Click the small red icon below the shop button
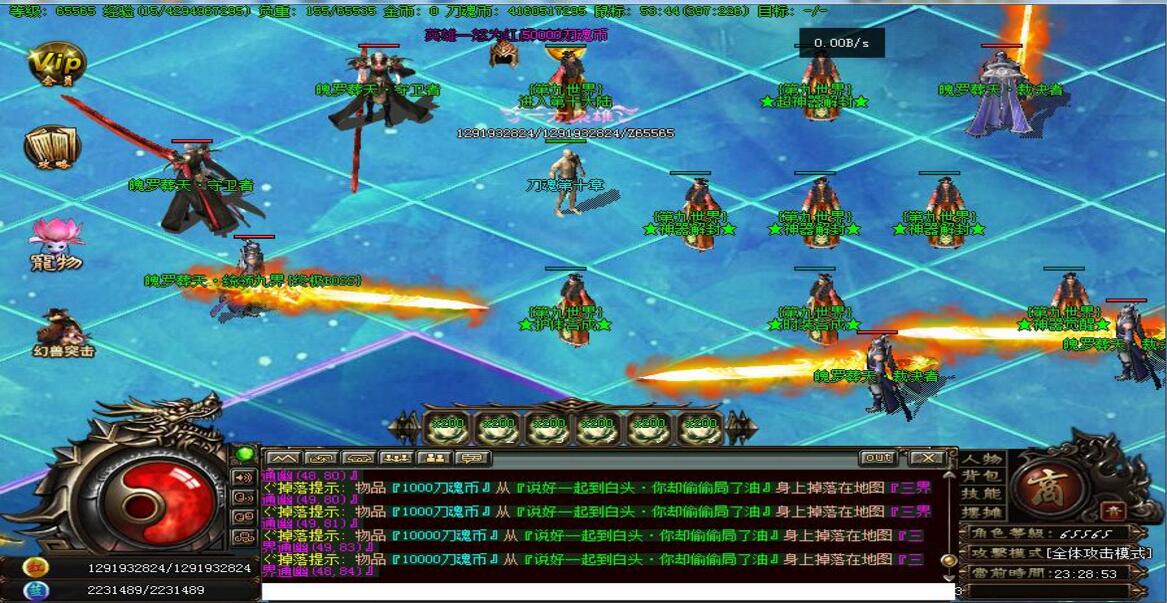The height and width of the screenshot is (603, 1167). (1114, 511)
